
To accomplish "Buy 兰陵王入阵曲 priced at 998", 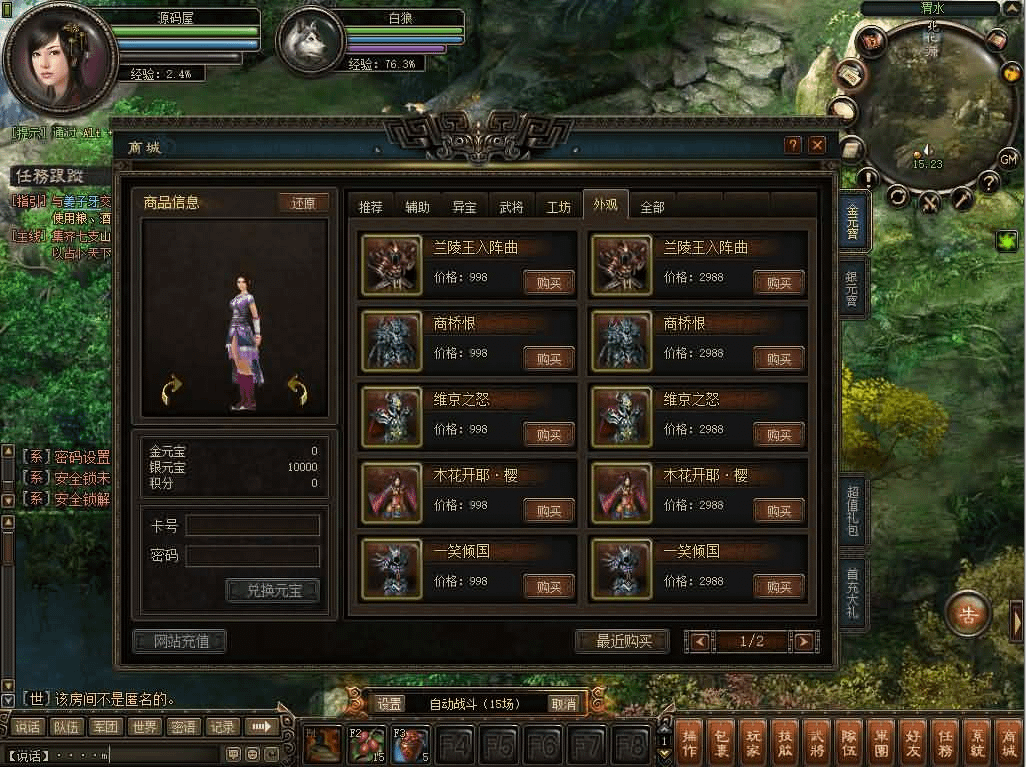I will [x=549, y=283].
